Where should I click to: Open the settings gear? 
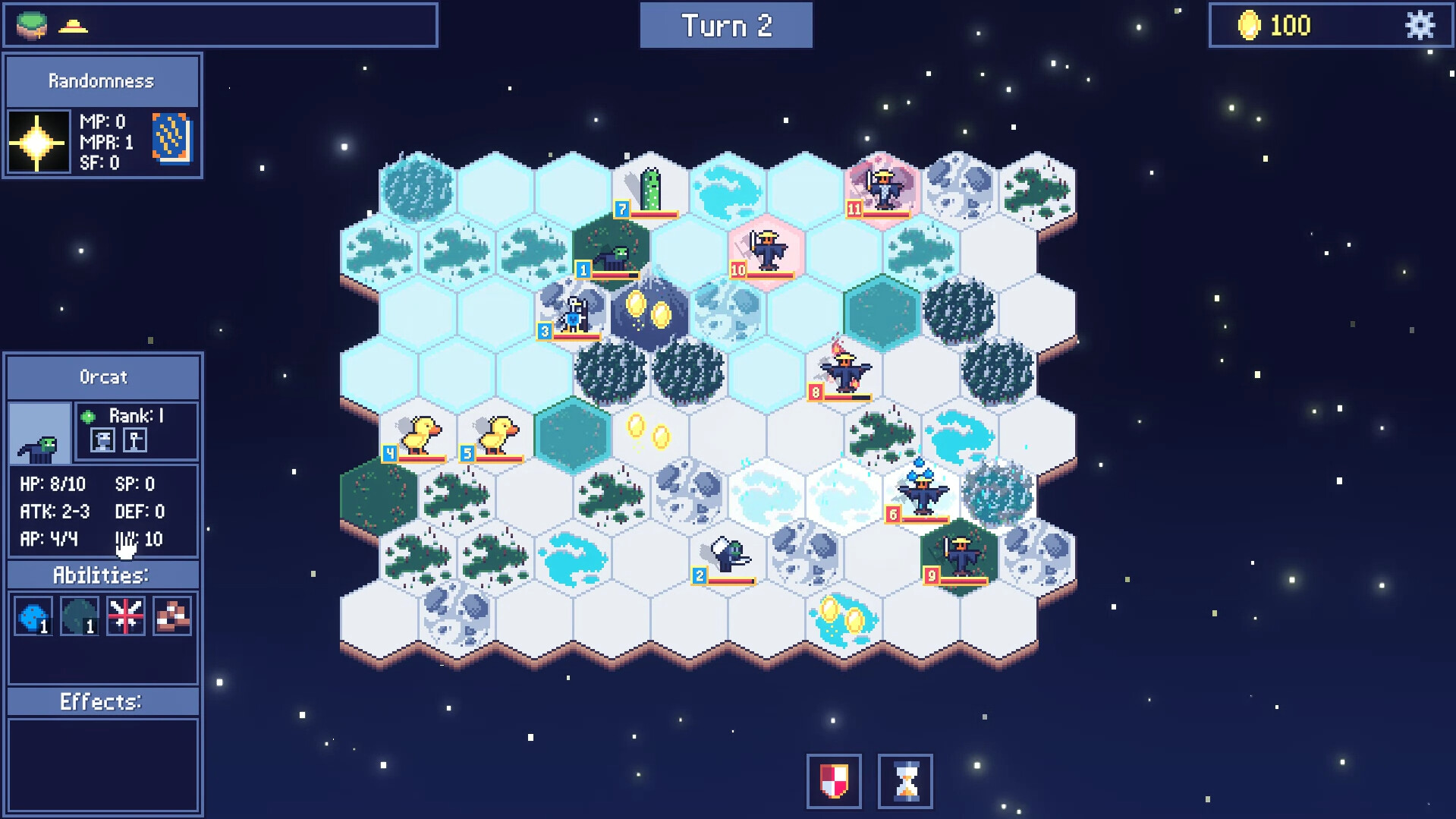tap(1420, 25)
